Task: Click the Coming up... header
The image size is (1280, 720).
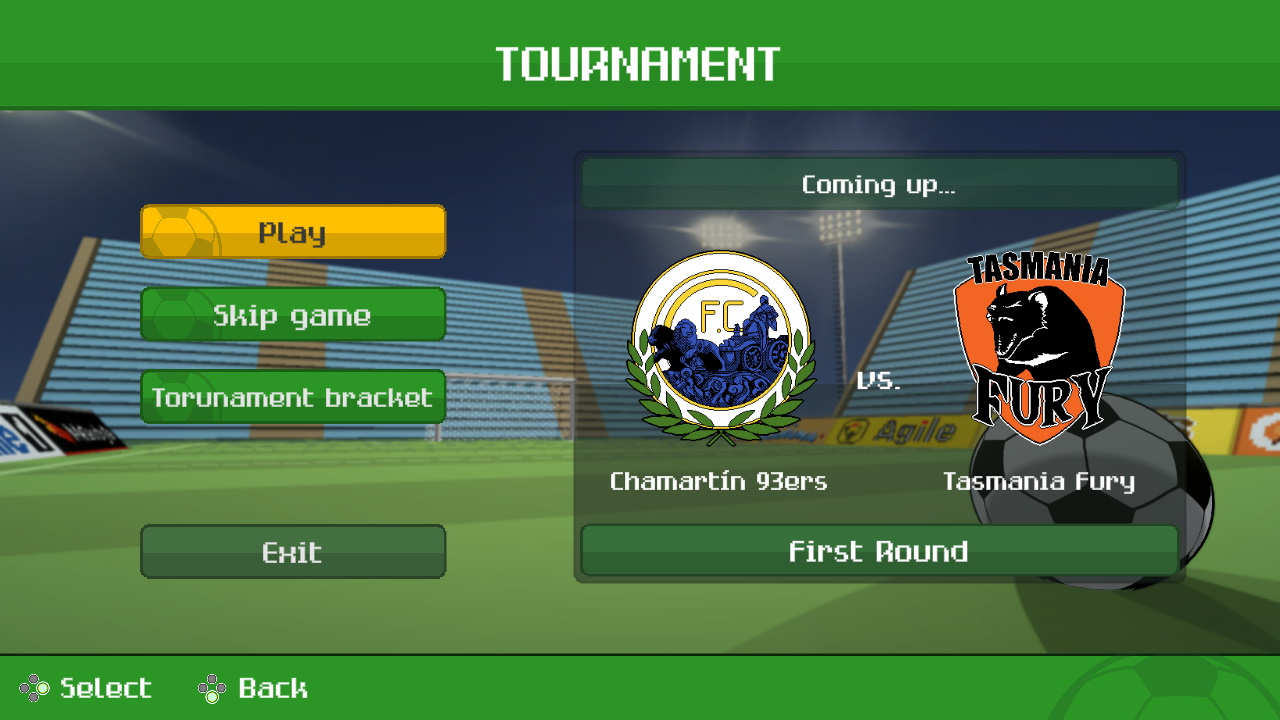Action: tap(878, 184)
